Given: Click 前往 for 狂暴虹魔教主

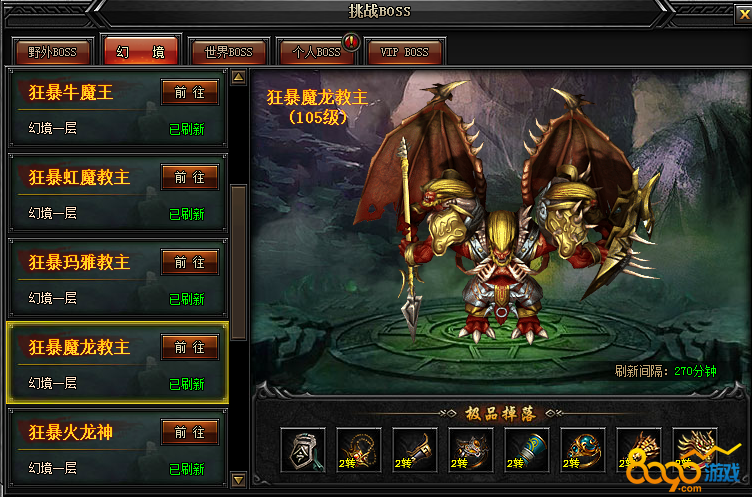Looking at the screenshot, I should click(189, 177).
